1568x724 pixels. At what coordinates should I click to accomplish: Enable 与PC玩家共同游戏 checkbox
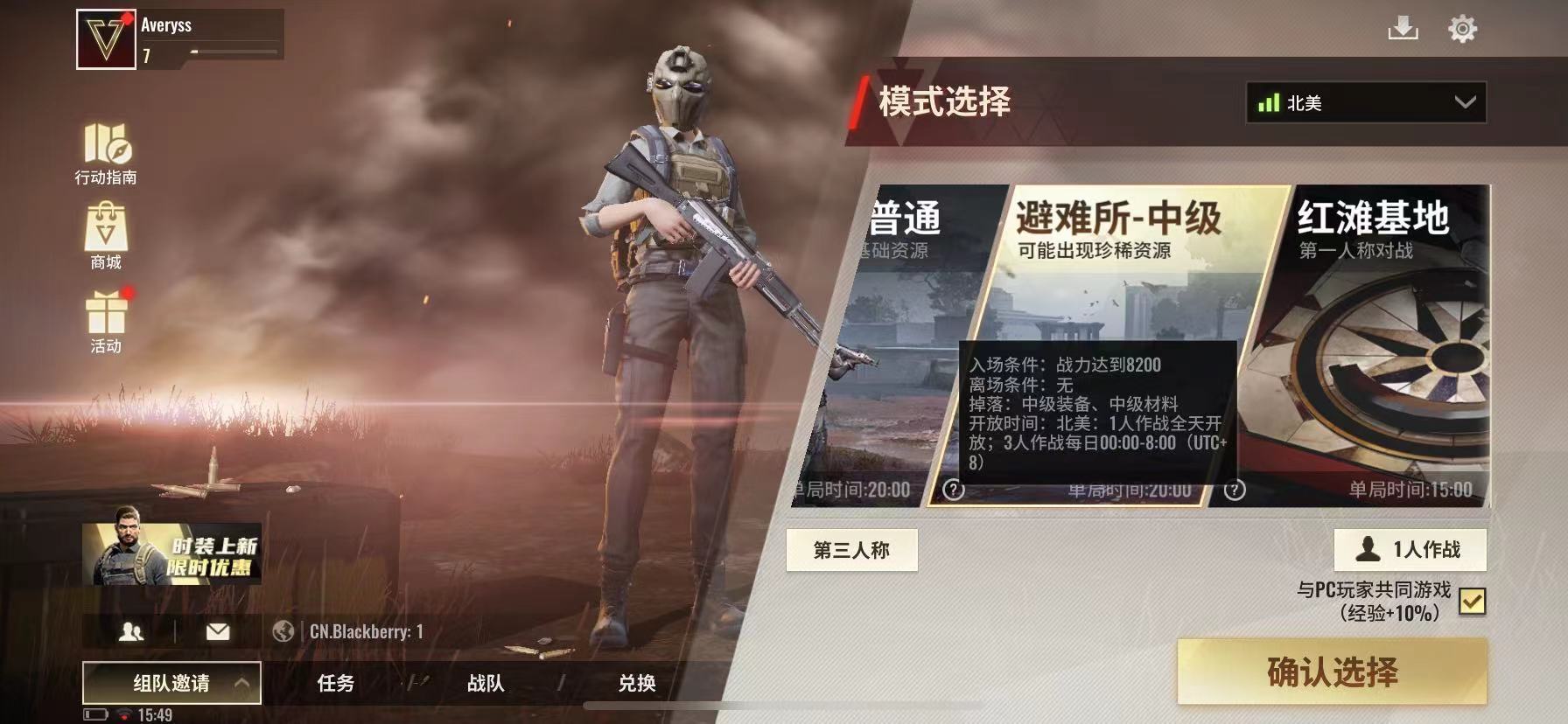pos(1473,601)
